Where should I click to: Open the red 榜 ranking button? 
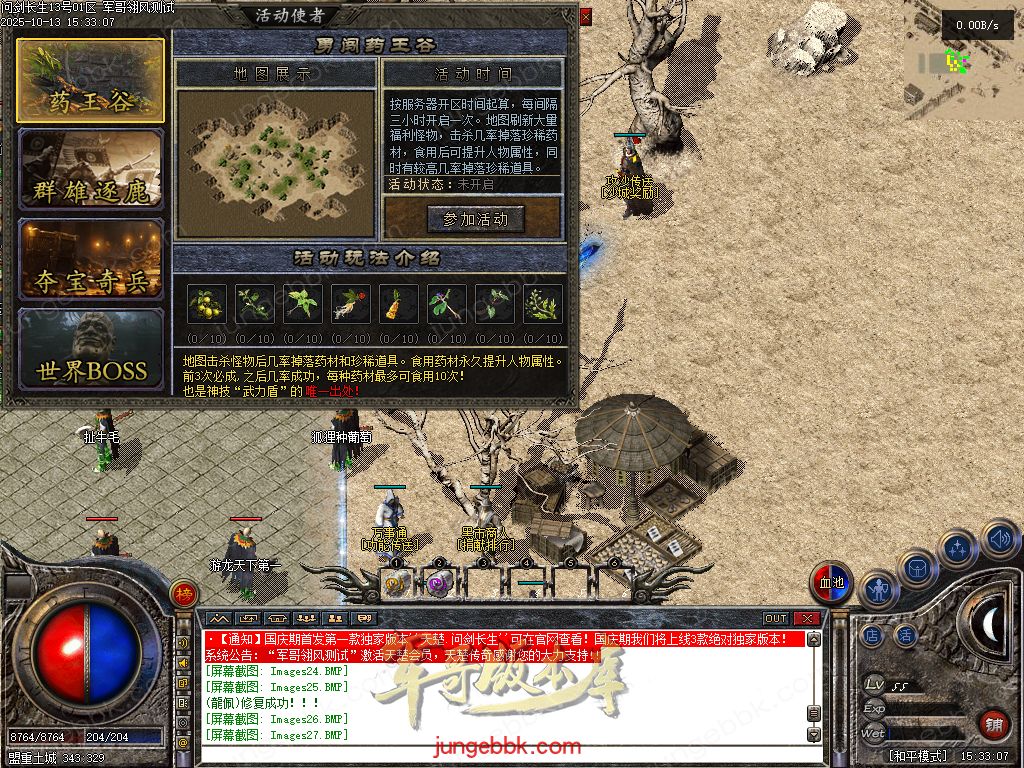[183, 593]
